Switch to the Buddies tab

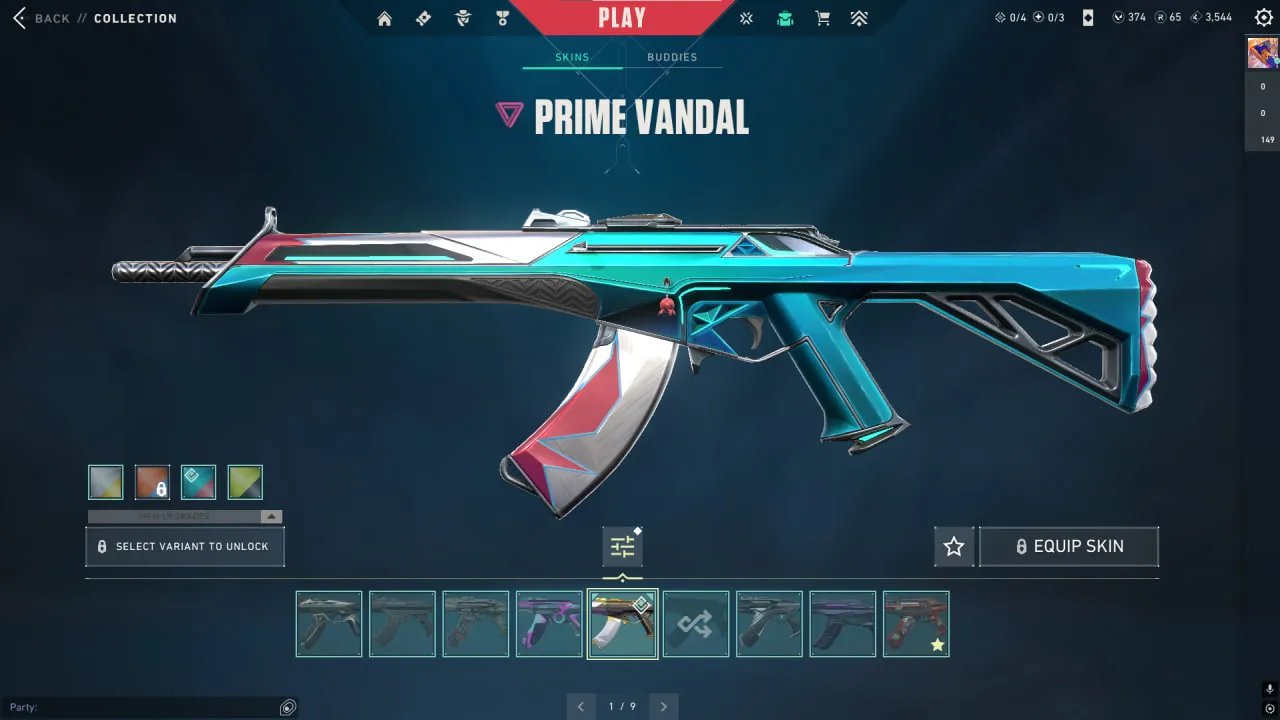pos(672,57)
